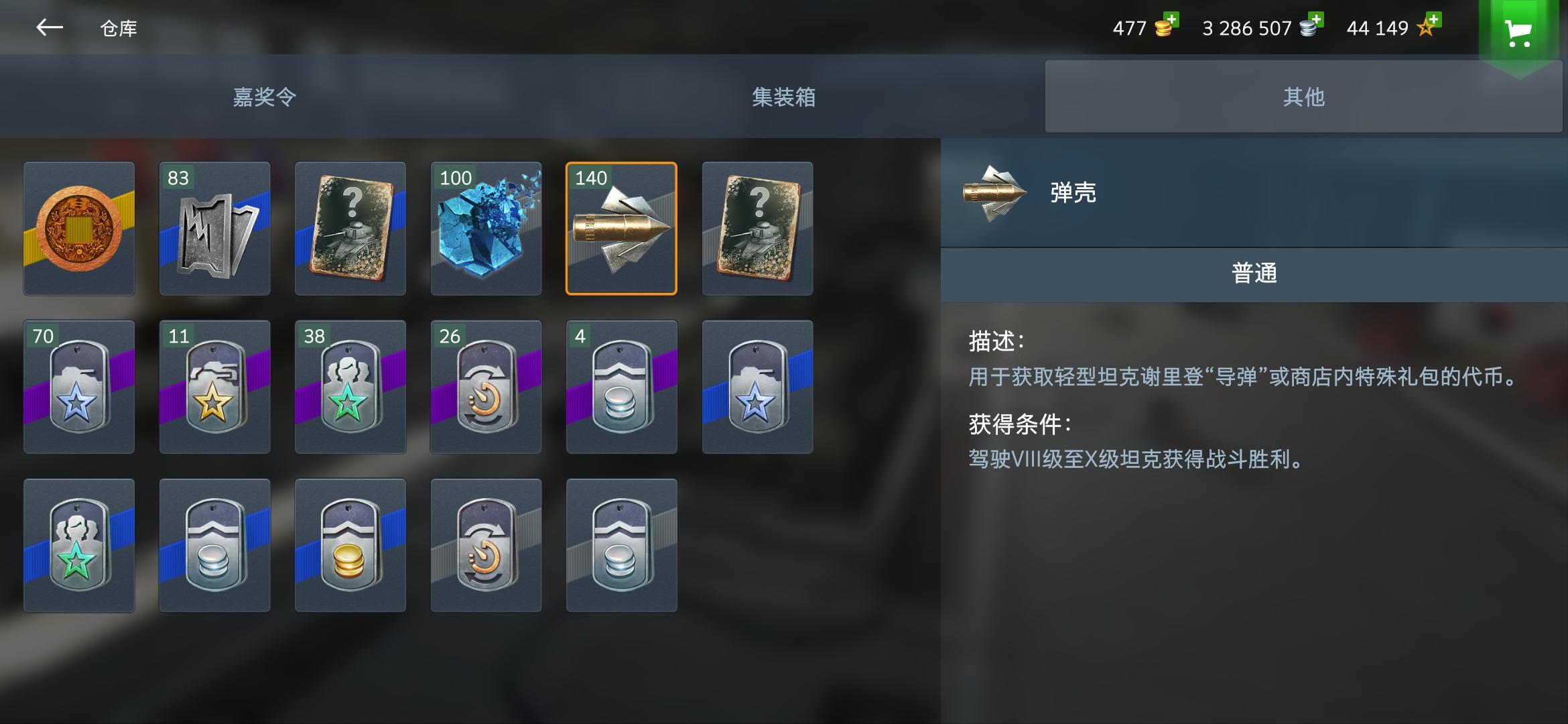Select the silver coin booster marked 4
1568x724 pixels.
click(x=622, y=387)
